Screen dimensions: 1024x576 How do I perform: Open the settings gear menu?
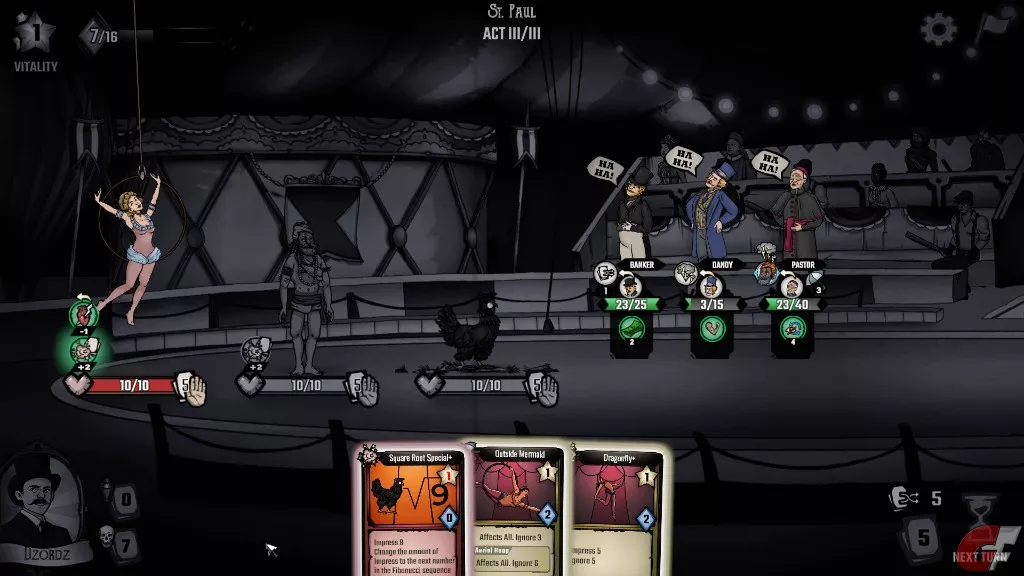pyautogui.click(x=938, y=29)
